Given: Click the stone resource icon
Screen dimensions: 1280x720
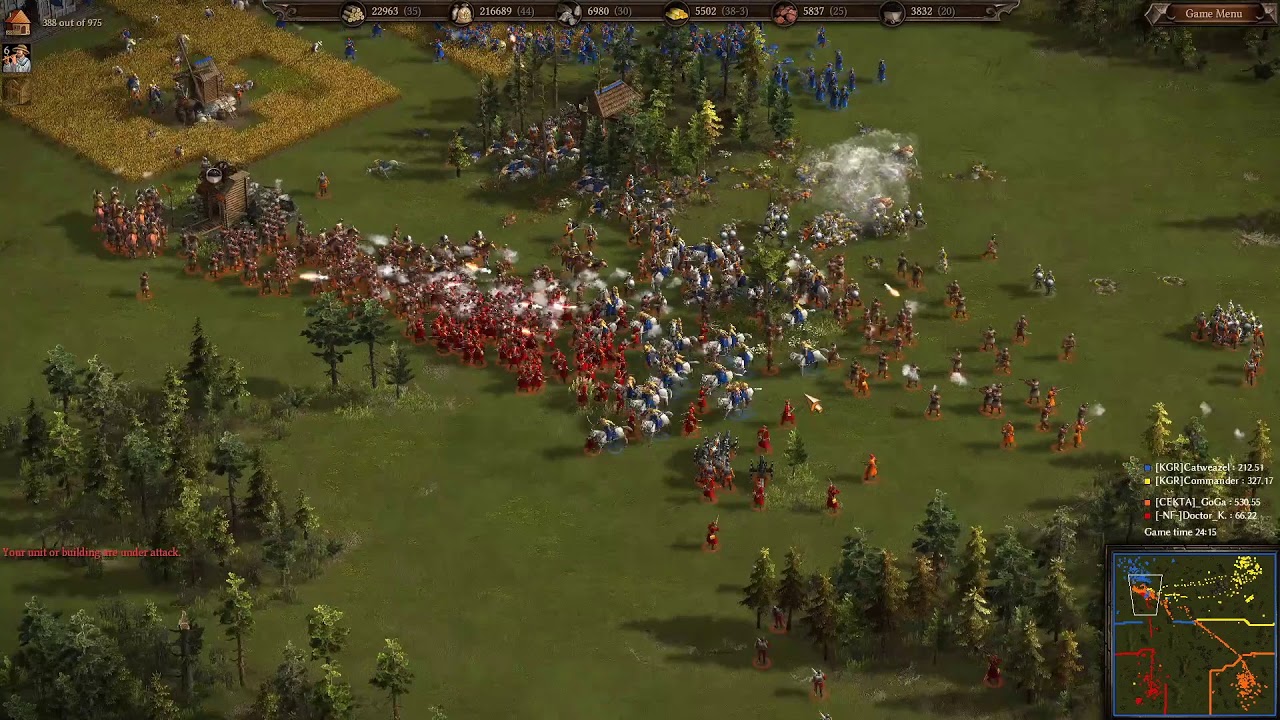Looking at the screenshot, I should point(570,14).
